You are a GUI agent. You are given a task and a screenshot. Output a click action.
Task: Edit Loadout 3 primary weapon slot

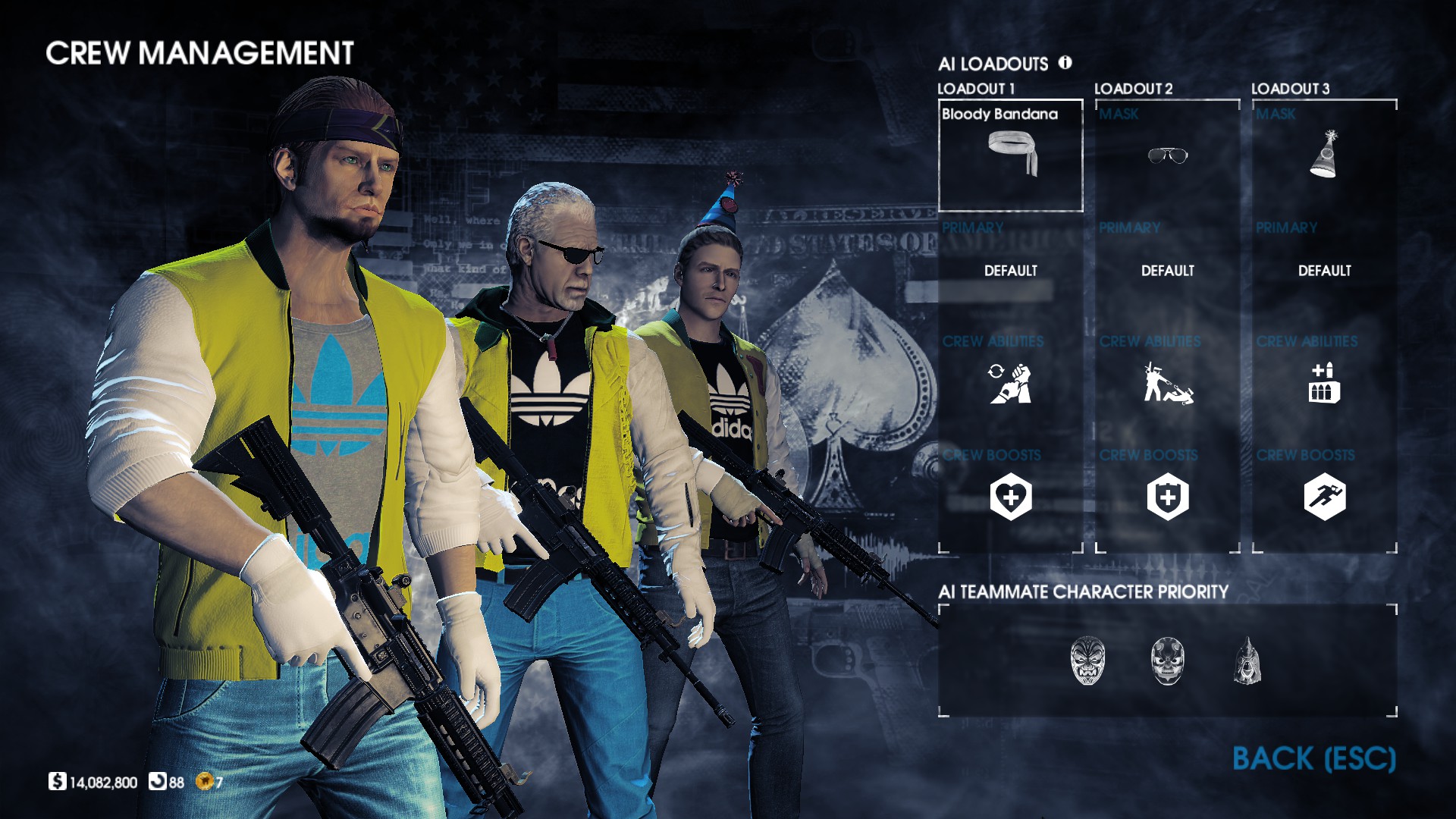pyautogui.click(x=1324, y=271)
